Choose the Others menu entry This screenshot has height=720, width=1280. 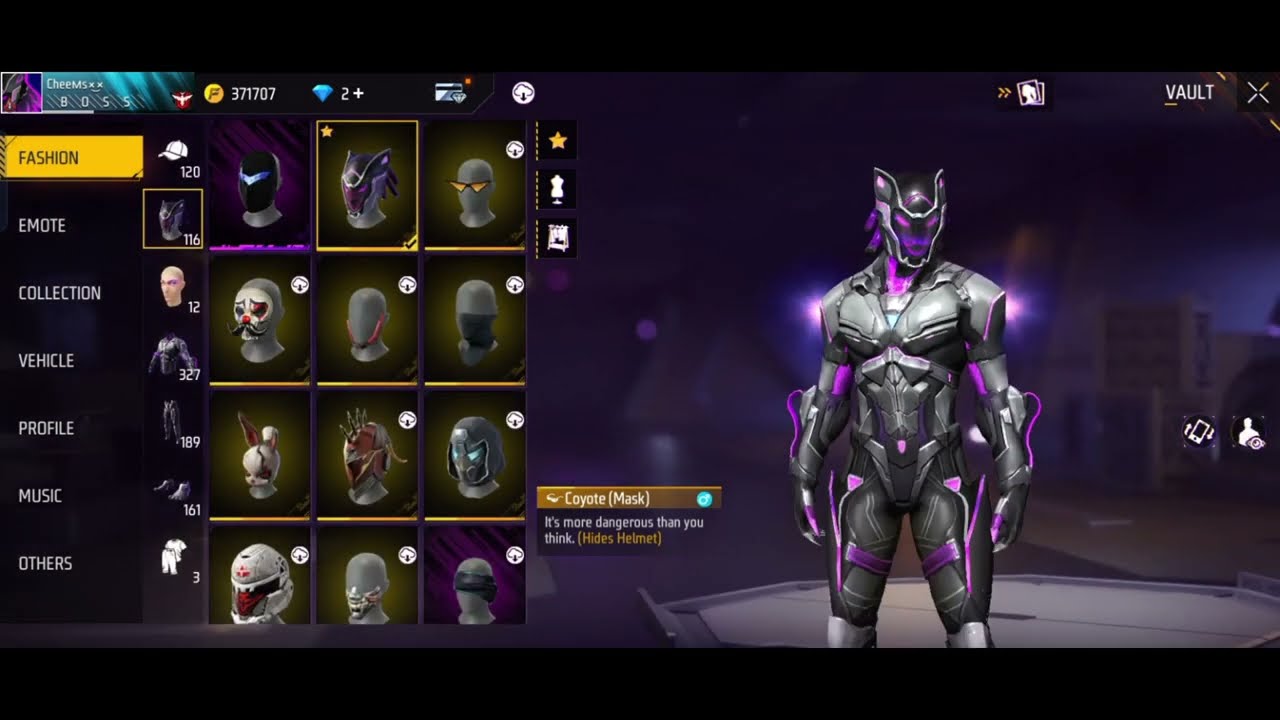point(45,563)
